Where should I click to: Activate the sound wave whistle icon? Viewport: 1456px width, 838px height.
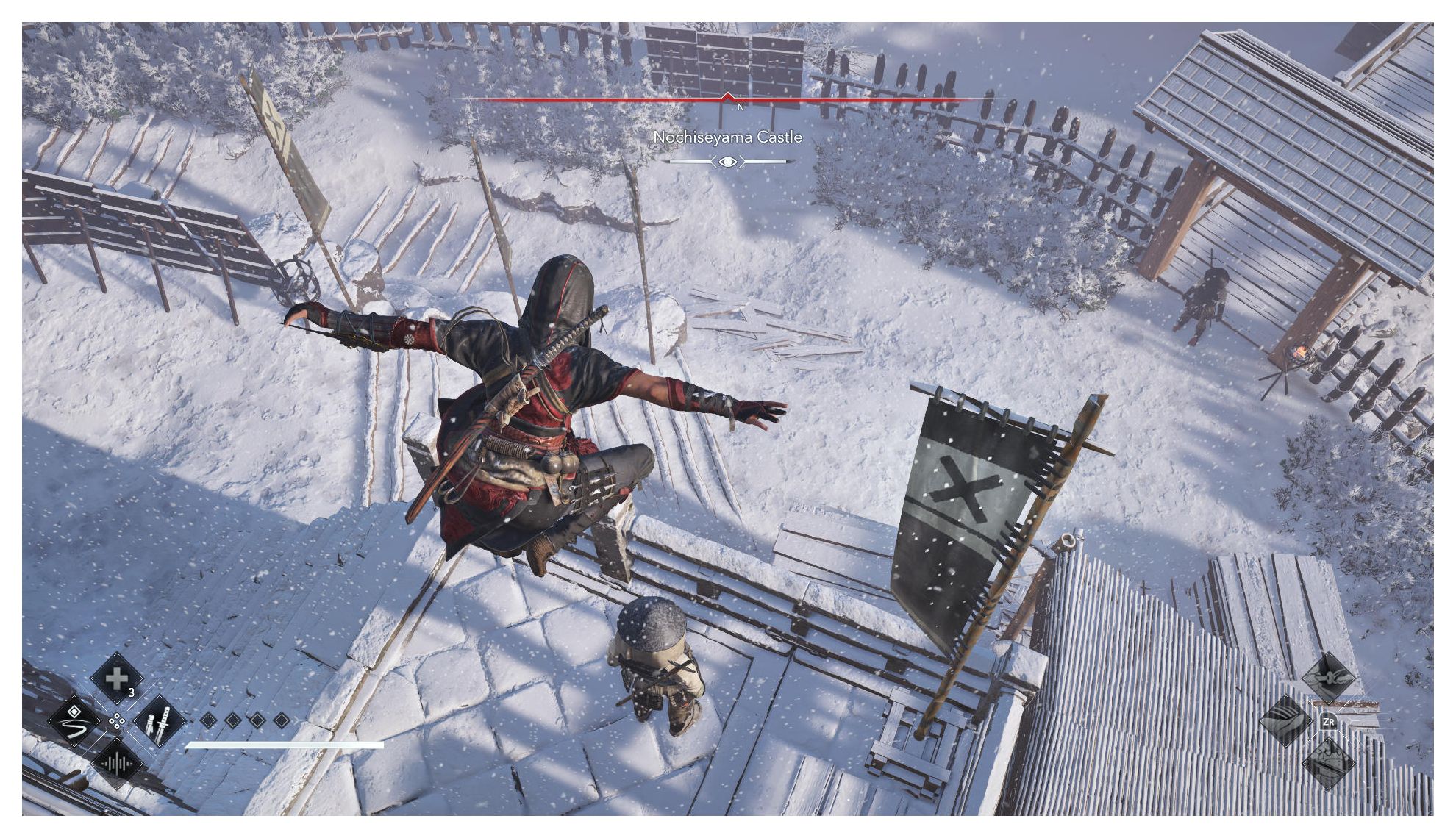116,764
